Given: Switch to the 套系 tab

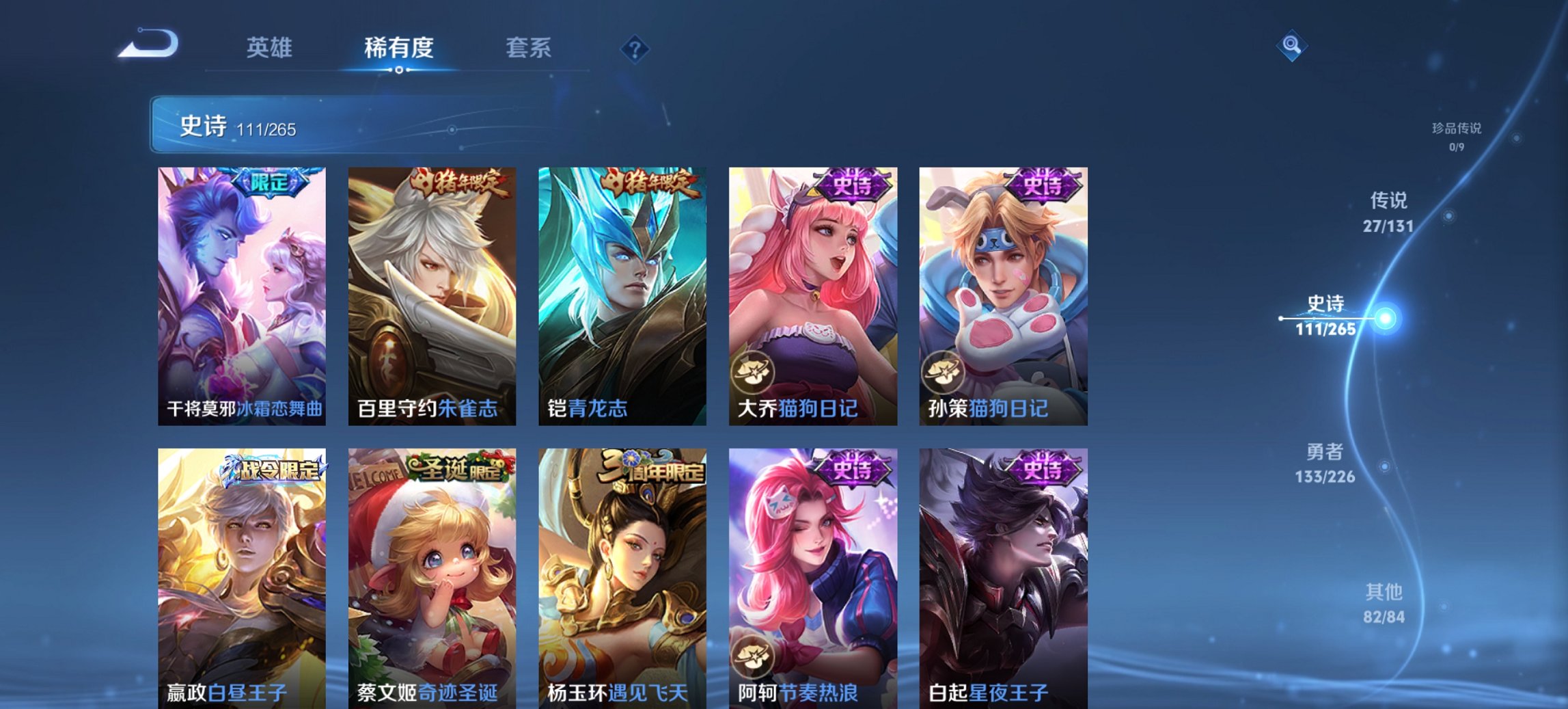Looking at the screenshot, I should [x=529, y=48].
